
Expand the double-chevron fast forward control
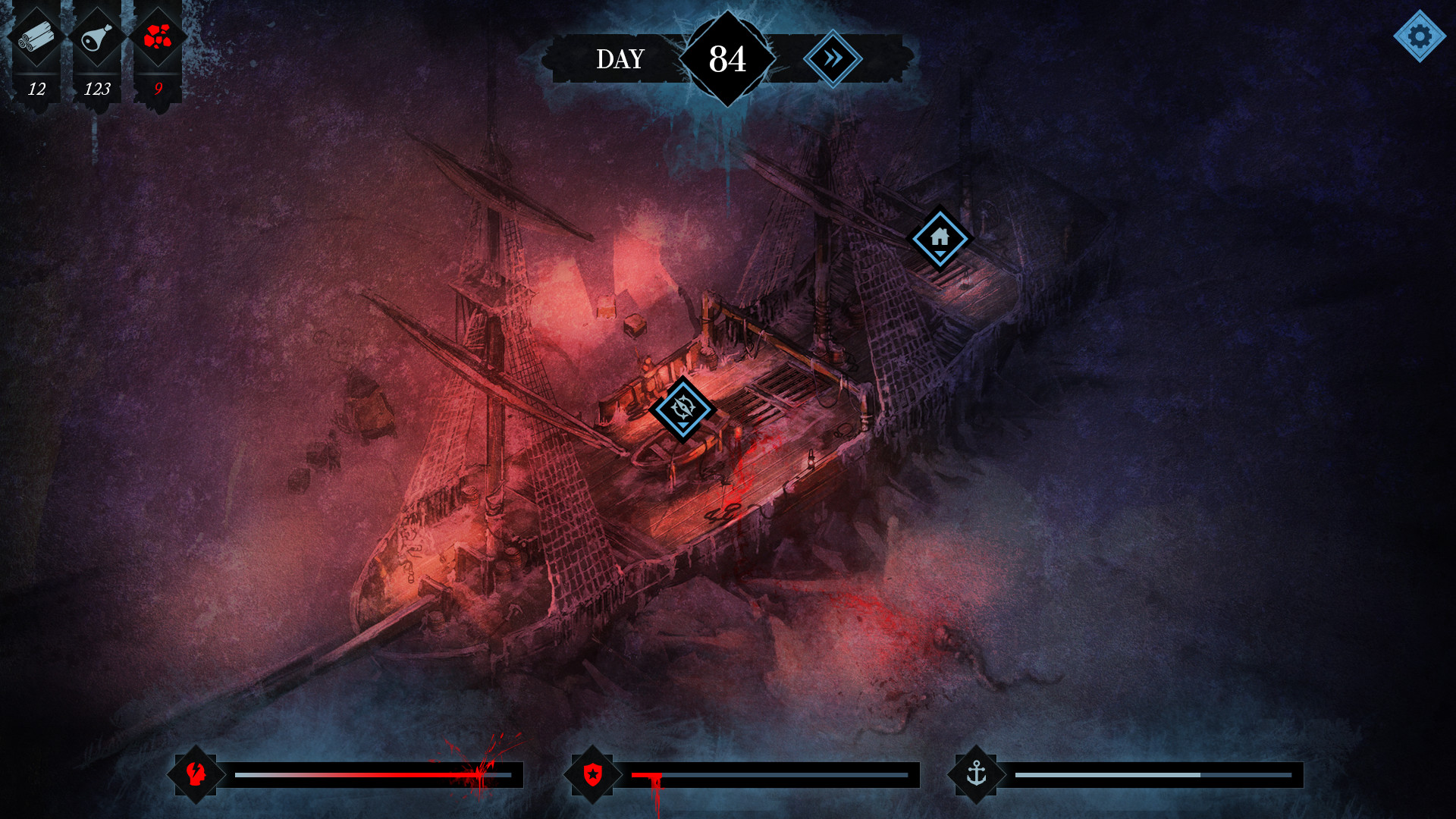(x=833, y=58)
